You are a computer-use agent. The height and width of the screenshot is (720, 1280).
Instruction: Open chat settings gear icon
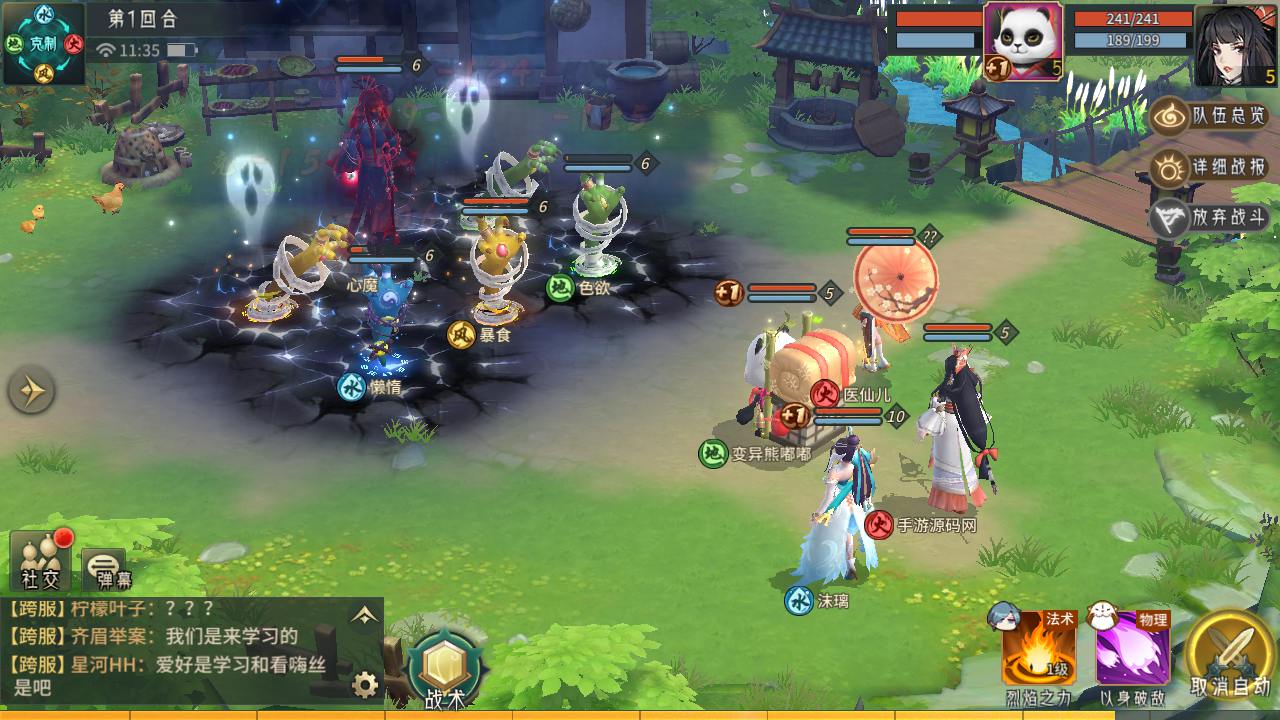[365, 685]
